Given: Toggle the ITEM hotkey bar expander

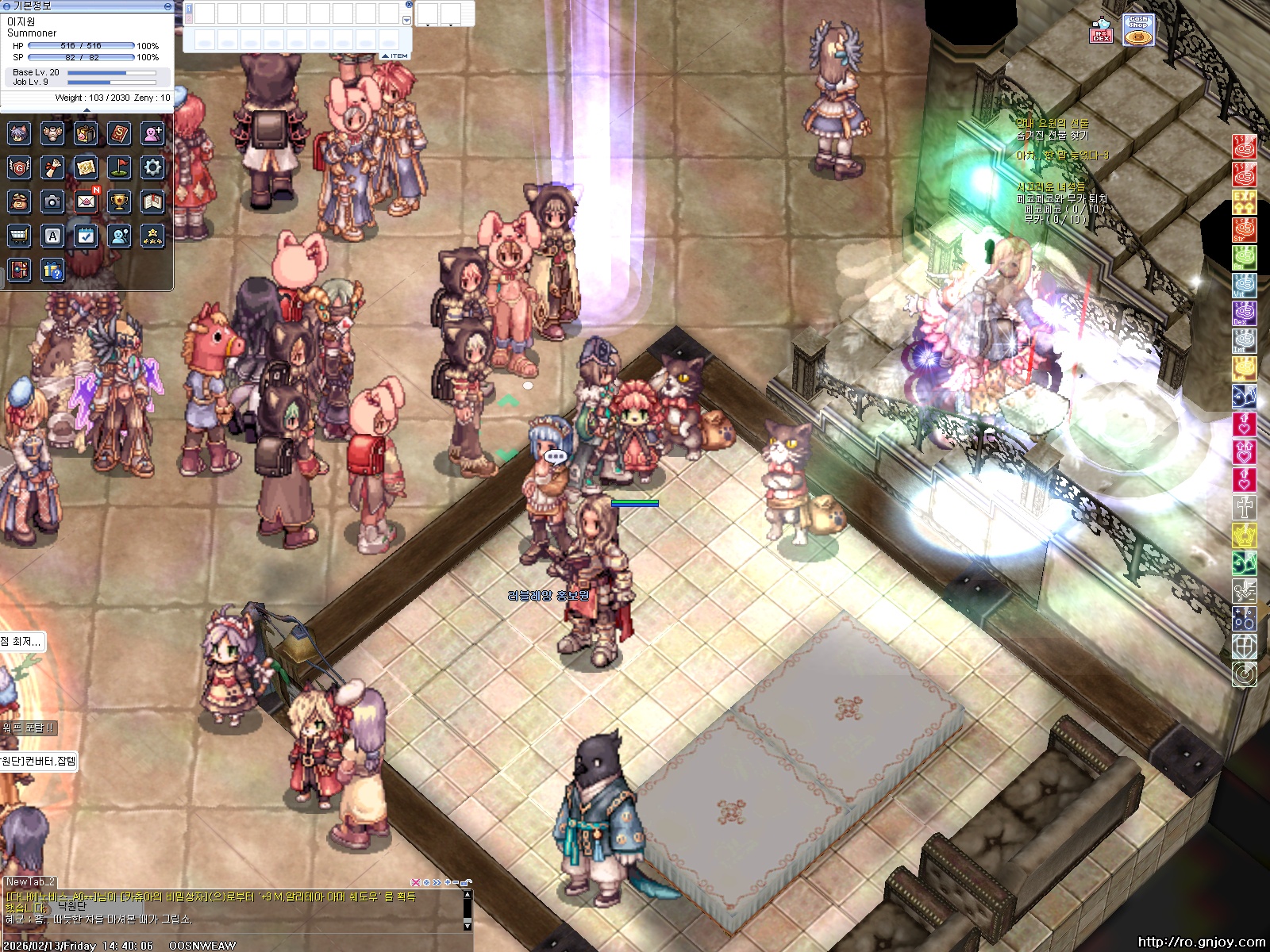Looking at the screenshot, I should click(395, 56).
